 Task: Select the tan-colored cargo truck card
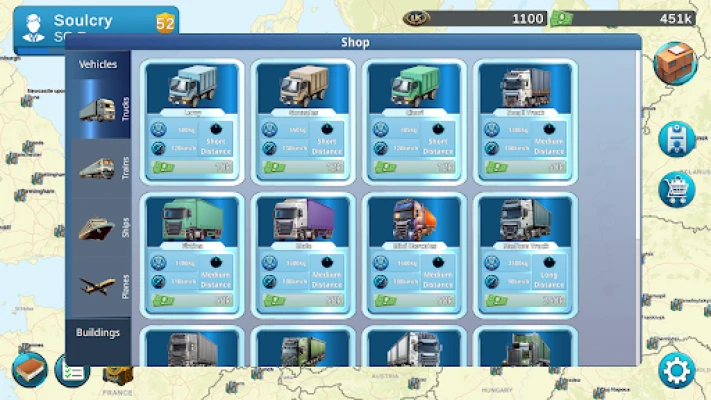[x=303, y=120]
